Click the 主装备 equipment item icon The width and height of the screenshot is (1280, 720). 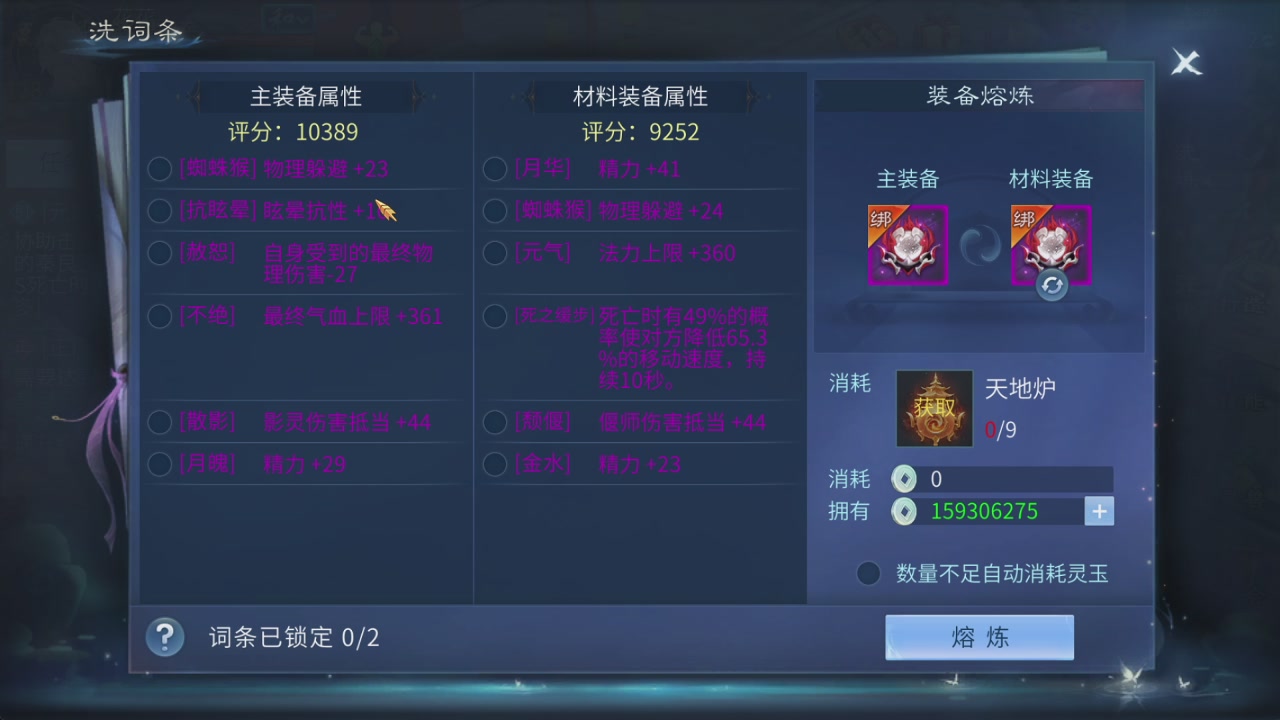[x=908, y=243]
